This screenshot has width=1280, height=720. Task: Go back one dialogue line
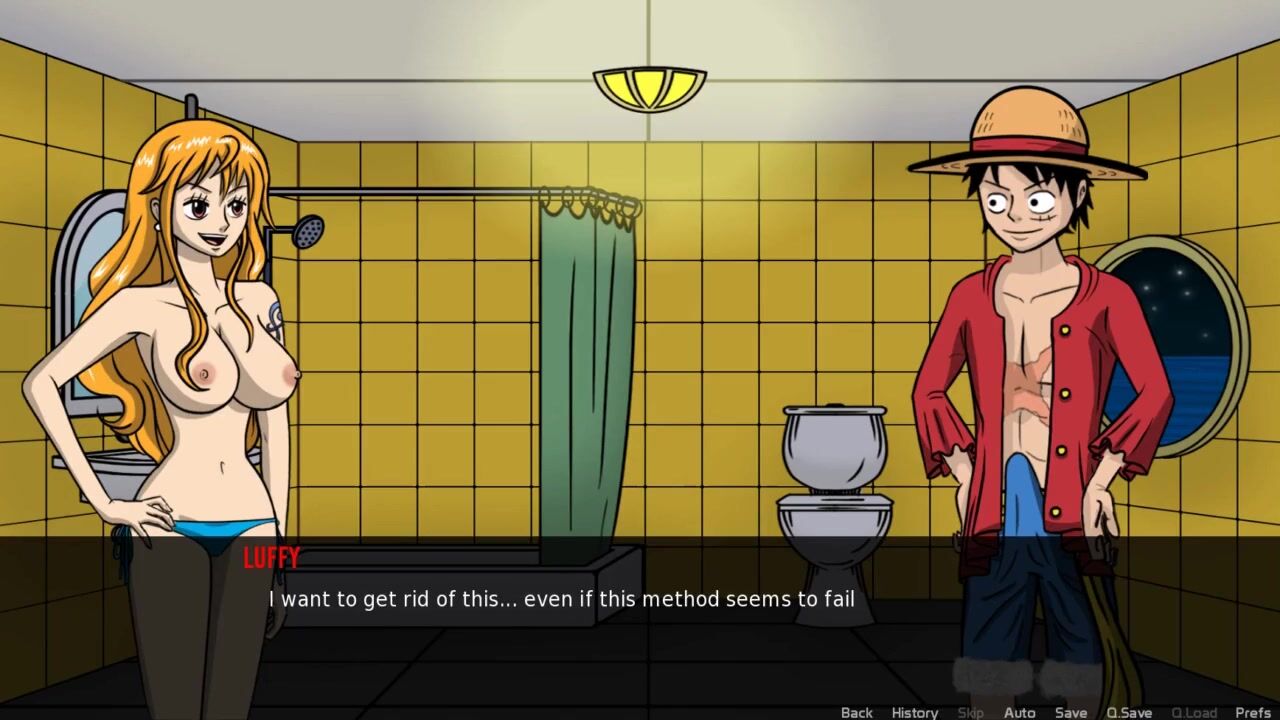click(x=856, y=712)
